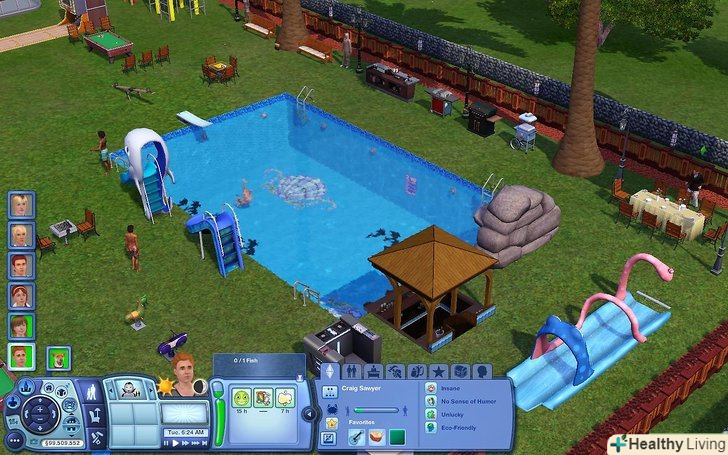Collapse the Sim panel with arrow button
The height and width of the screenshot is (455, 728).
pyautogui.click(x=308, y=412)
